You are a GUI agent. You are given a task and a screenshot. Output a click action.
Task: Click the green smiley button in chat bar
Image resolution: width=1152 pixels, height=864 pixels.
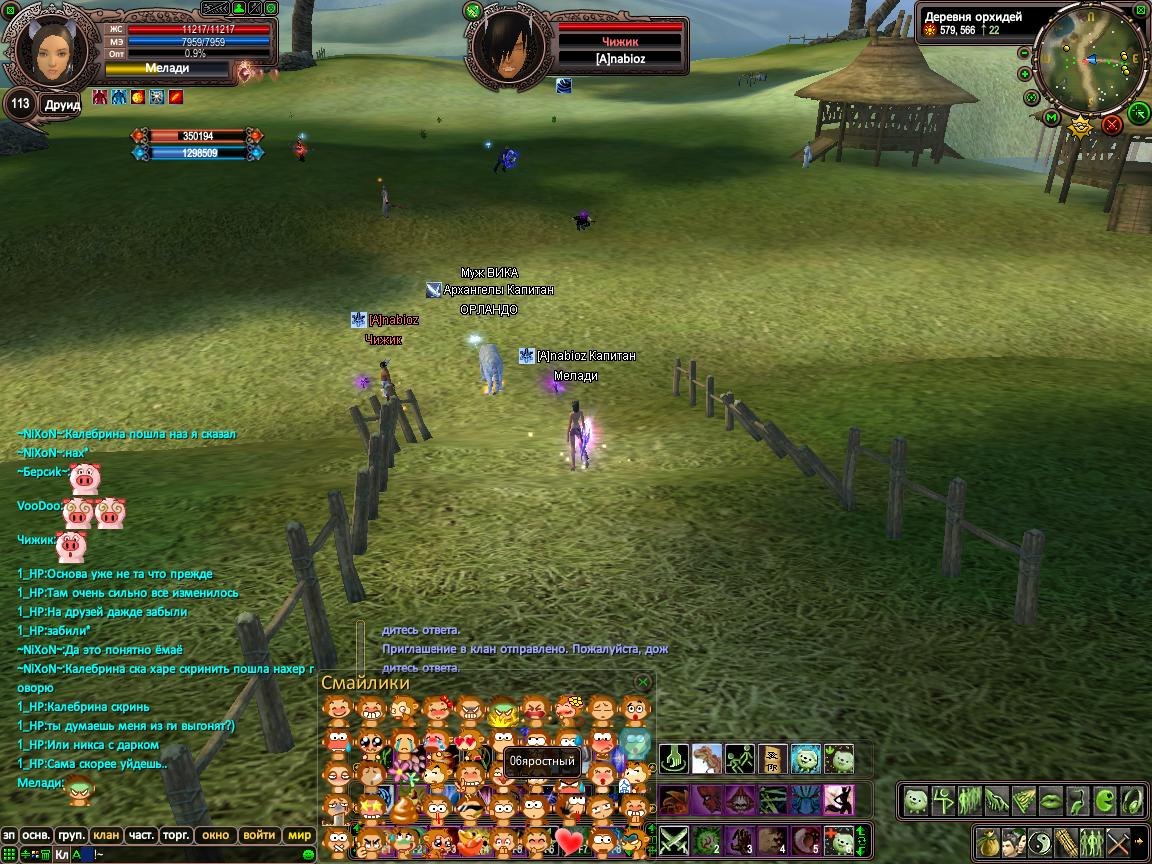coord(308,855)
